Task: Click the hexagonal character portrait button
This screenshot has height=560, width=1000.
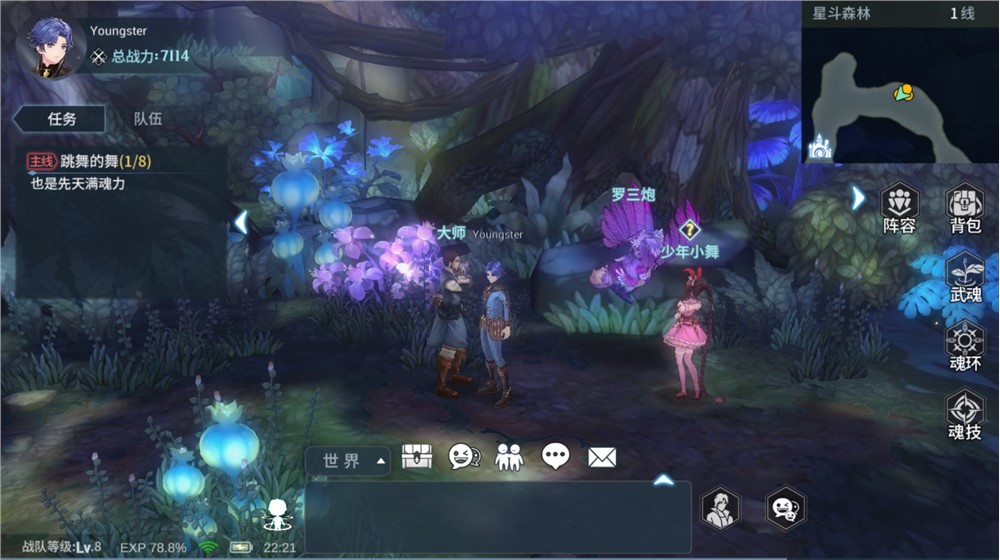Action: tap(720, 508)
